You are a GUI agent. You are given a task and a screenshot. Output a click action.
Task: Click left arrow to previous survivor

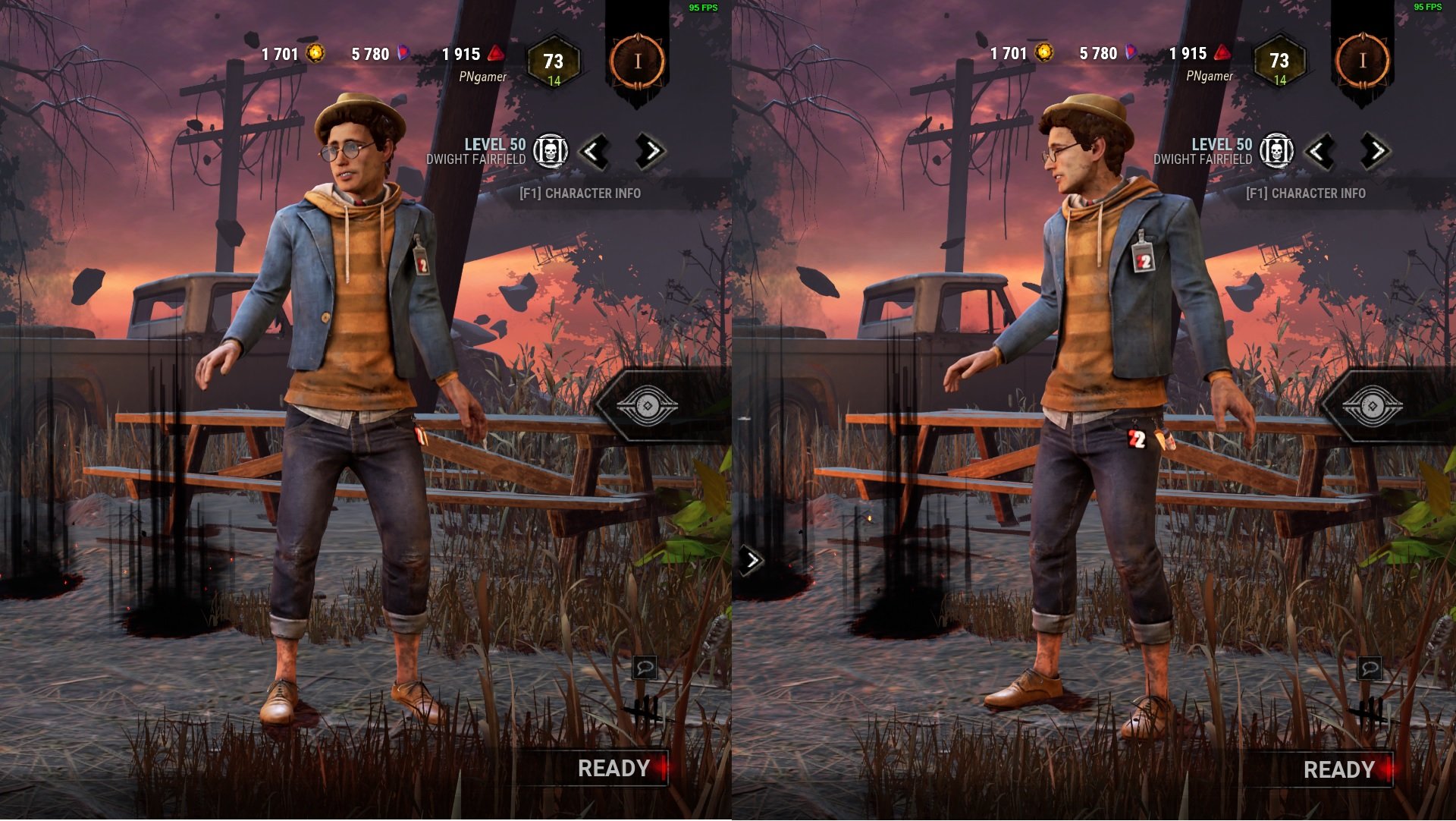(x=596, y=150)
